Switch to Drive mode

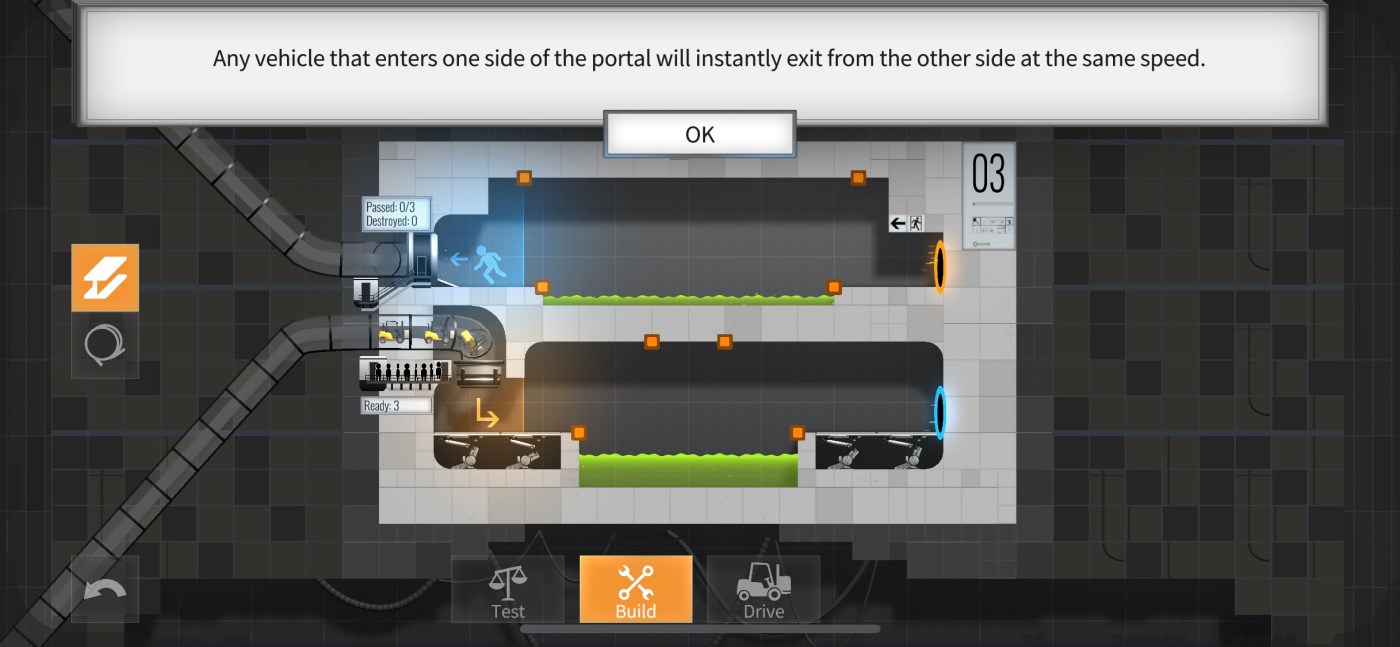pyautogui.click(x=763, y=591)
